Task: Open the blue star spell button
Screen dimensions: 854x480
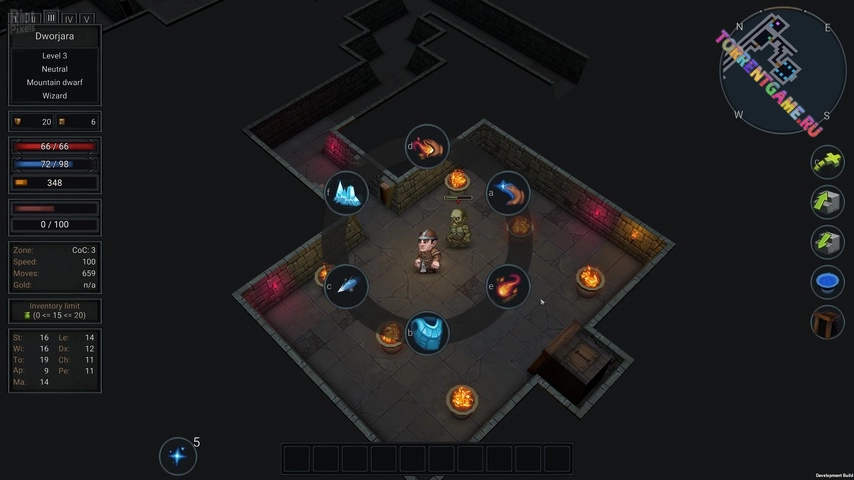Action: point(178,456)
